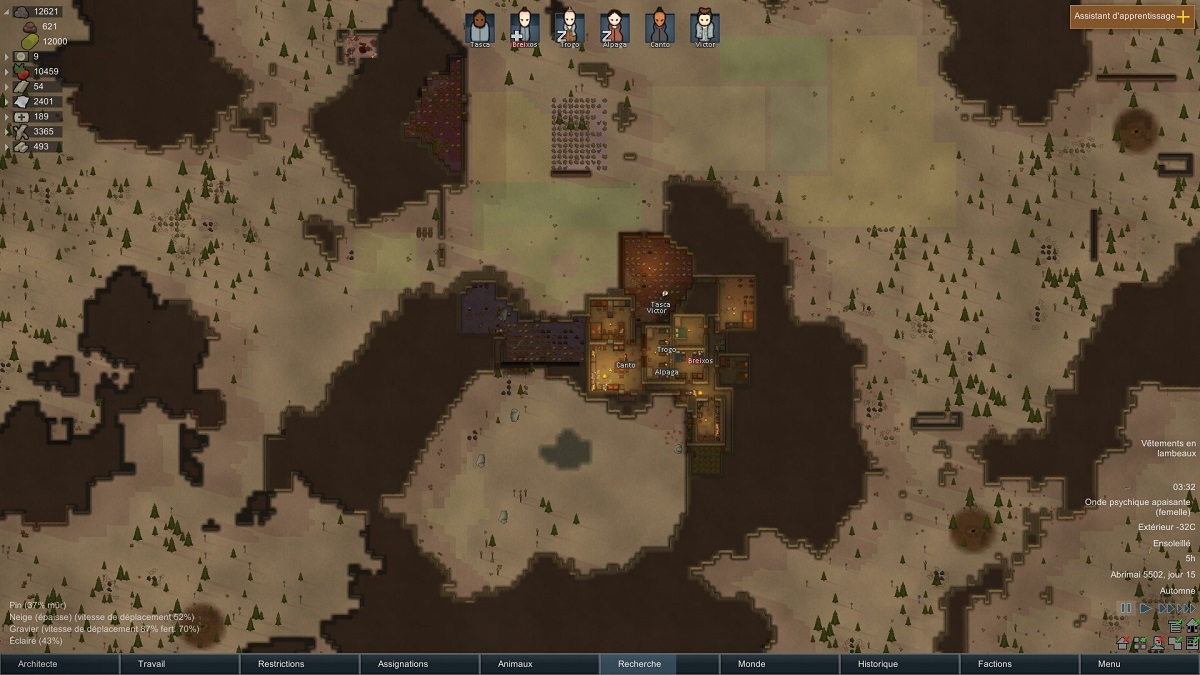
Task: Open the Assistant d'apprentissage helper
Action: click(x=1132, y=17)
